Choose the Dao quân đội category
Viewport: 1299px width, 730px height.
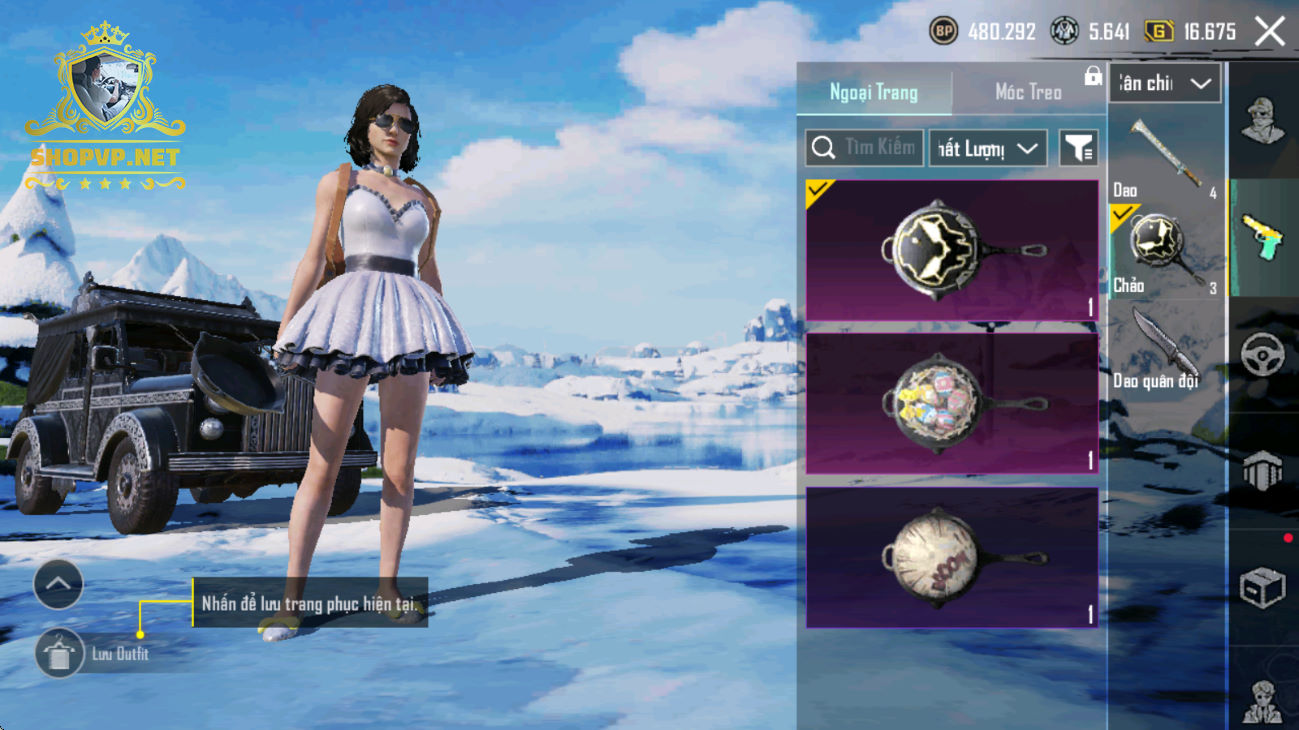click(1165, 348)
